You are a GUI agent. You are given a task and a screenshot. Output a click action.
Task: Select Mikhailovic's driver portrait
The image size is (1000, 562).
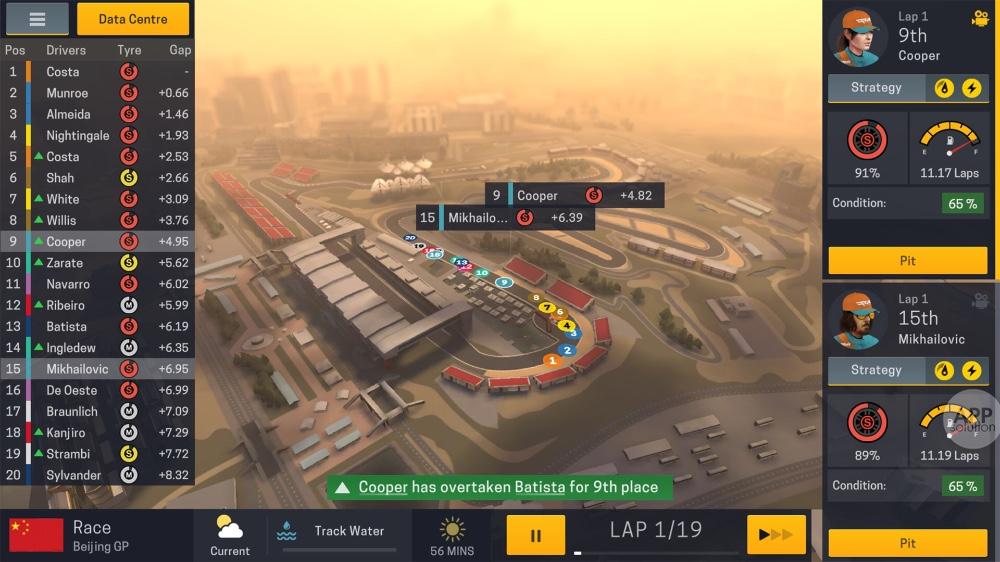[x=859, y=319]
